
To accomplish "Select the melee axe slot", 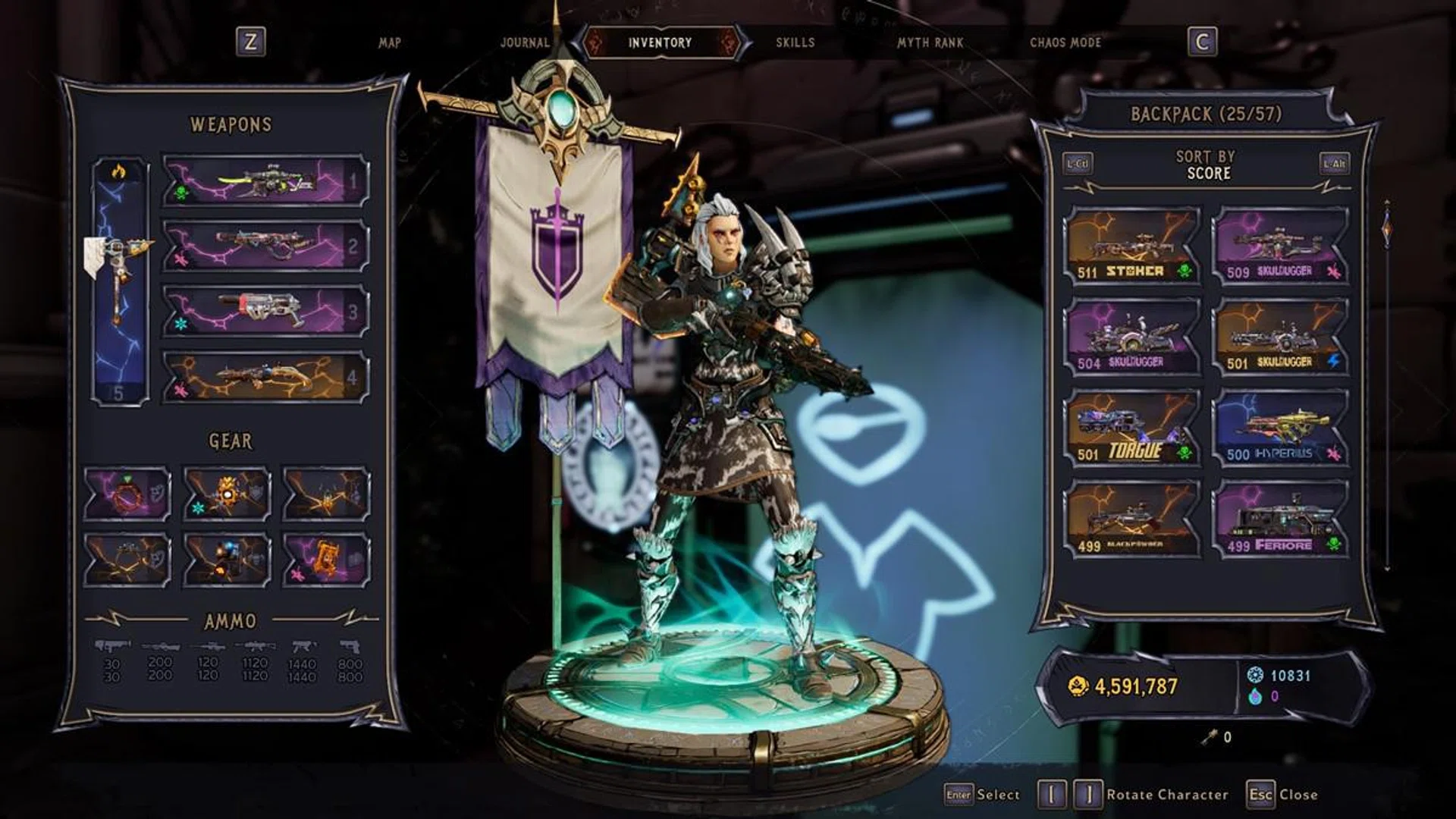I will (x=120, y=281).
